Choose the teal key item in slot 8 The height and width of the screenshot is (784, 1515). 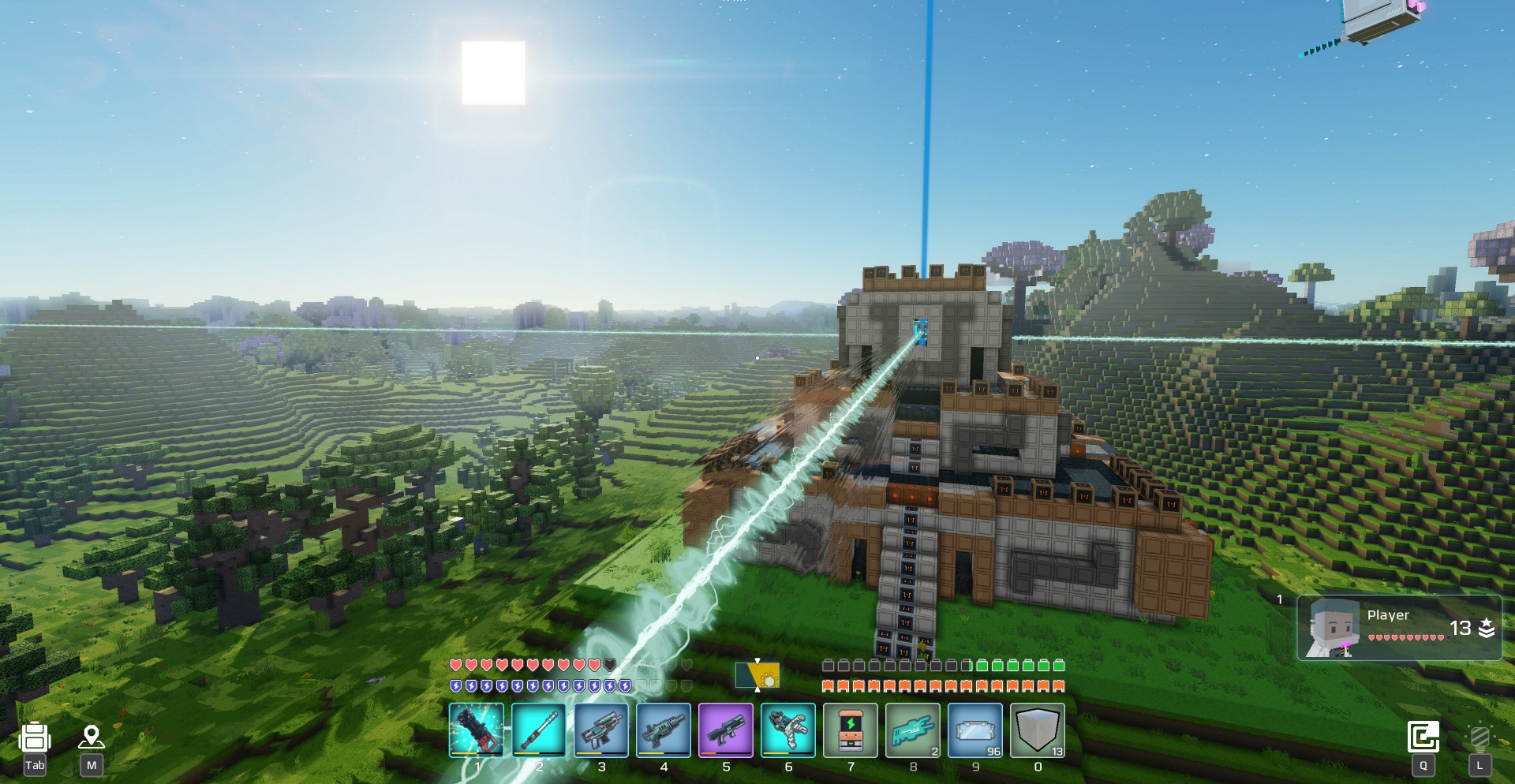(x=913, y=730)
